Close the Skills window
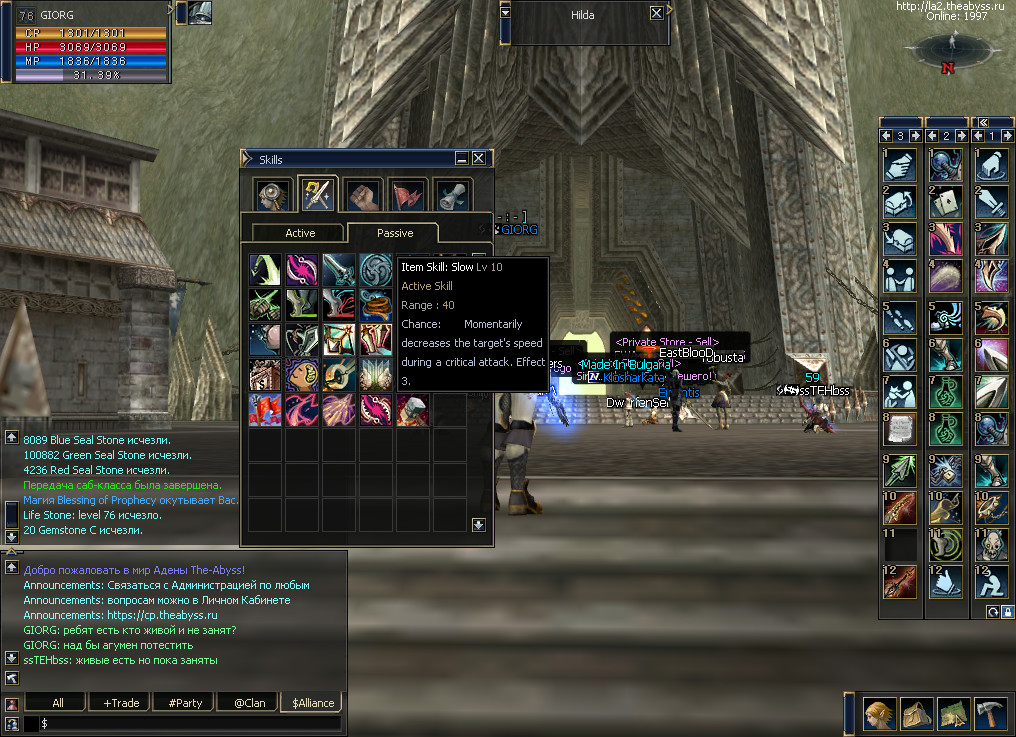The image size is (1016, 737). point(479,158)
